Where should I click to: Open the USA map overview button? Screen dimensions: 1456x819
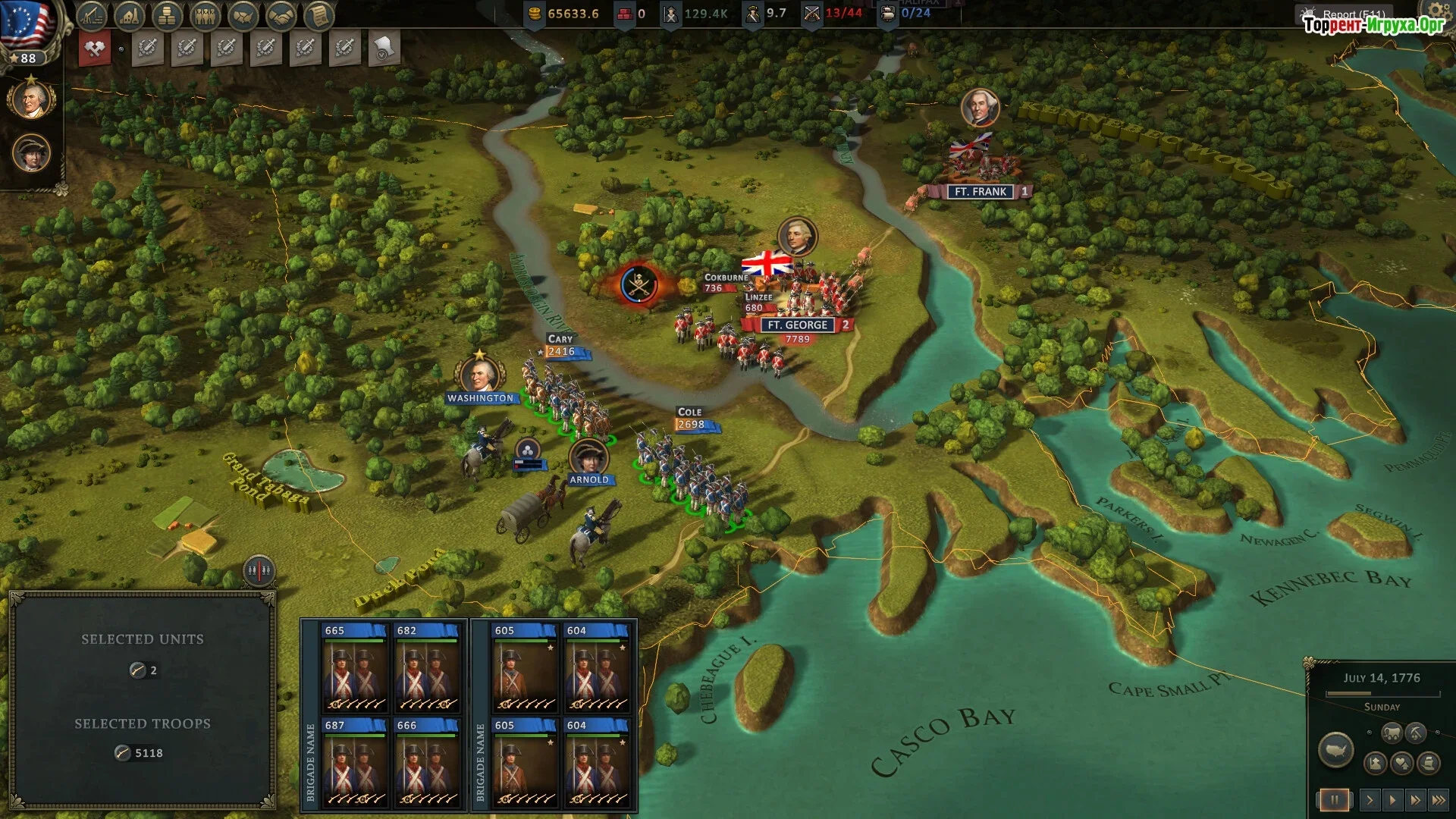[x=1335, y=751]
